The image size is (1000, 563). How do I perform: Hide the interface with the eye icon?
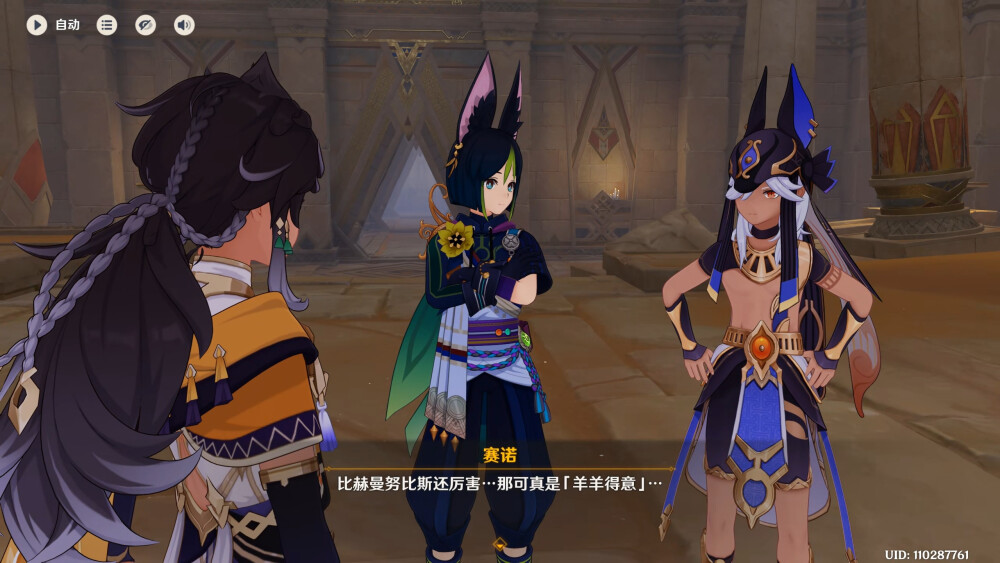(x=146, y=25)
